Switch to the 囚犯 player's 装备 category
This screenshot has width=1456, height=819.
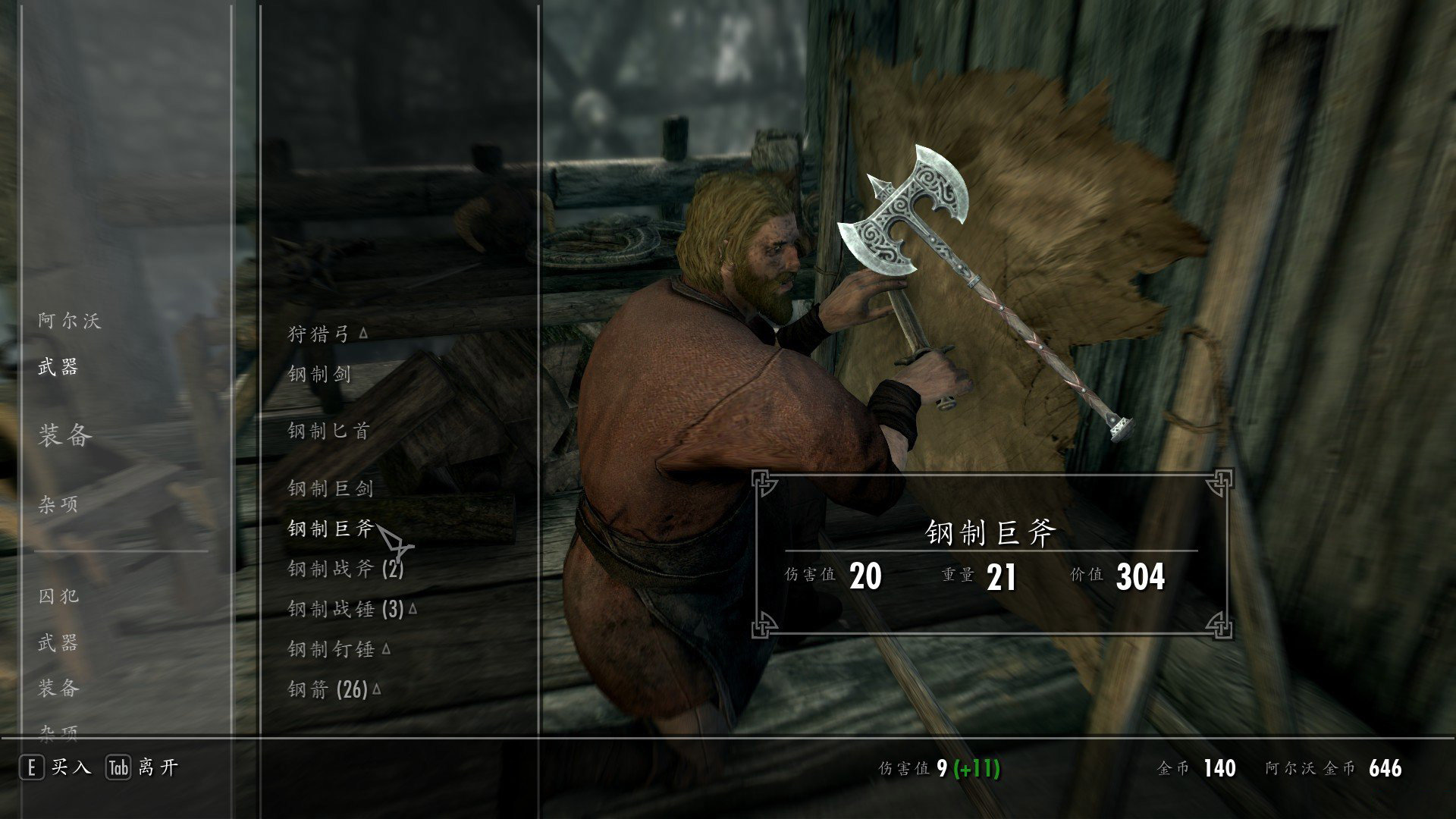pyautogui.click(x=58, y=689)
